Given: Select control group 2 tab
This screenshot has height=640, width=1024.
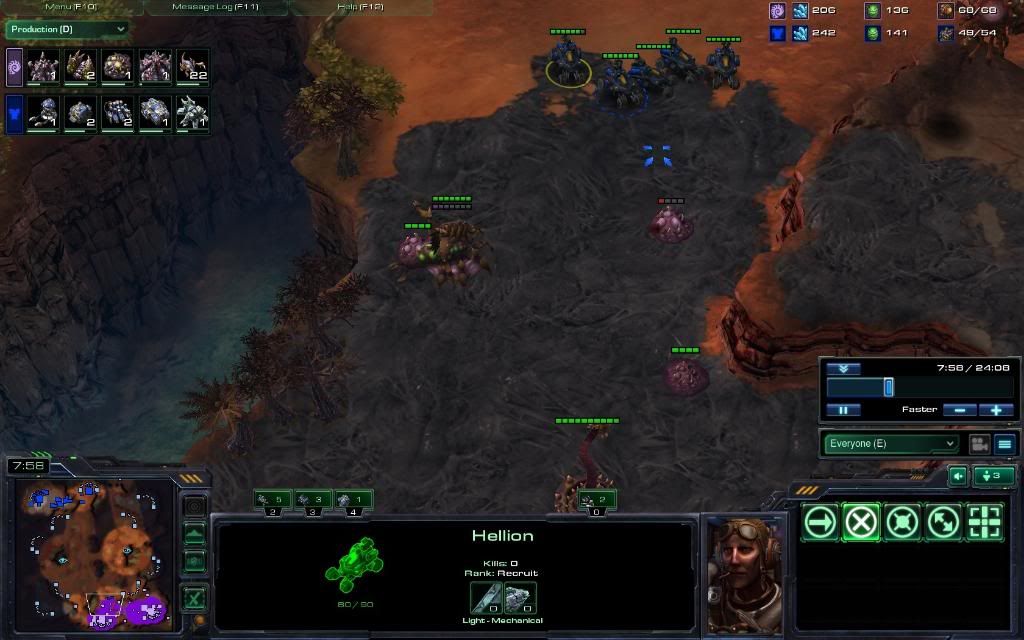Looking at the screenshot, I should click(272, 500).
